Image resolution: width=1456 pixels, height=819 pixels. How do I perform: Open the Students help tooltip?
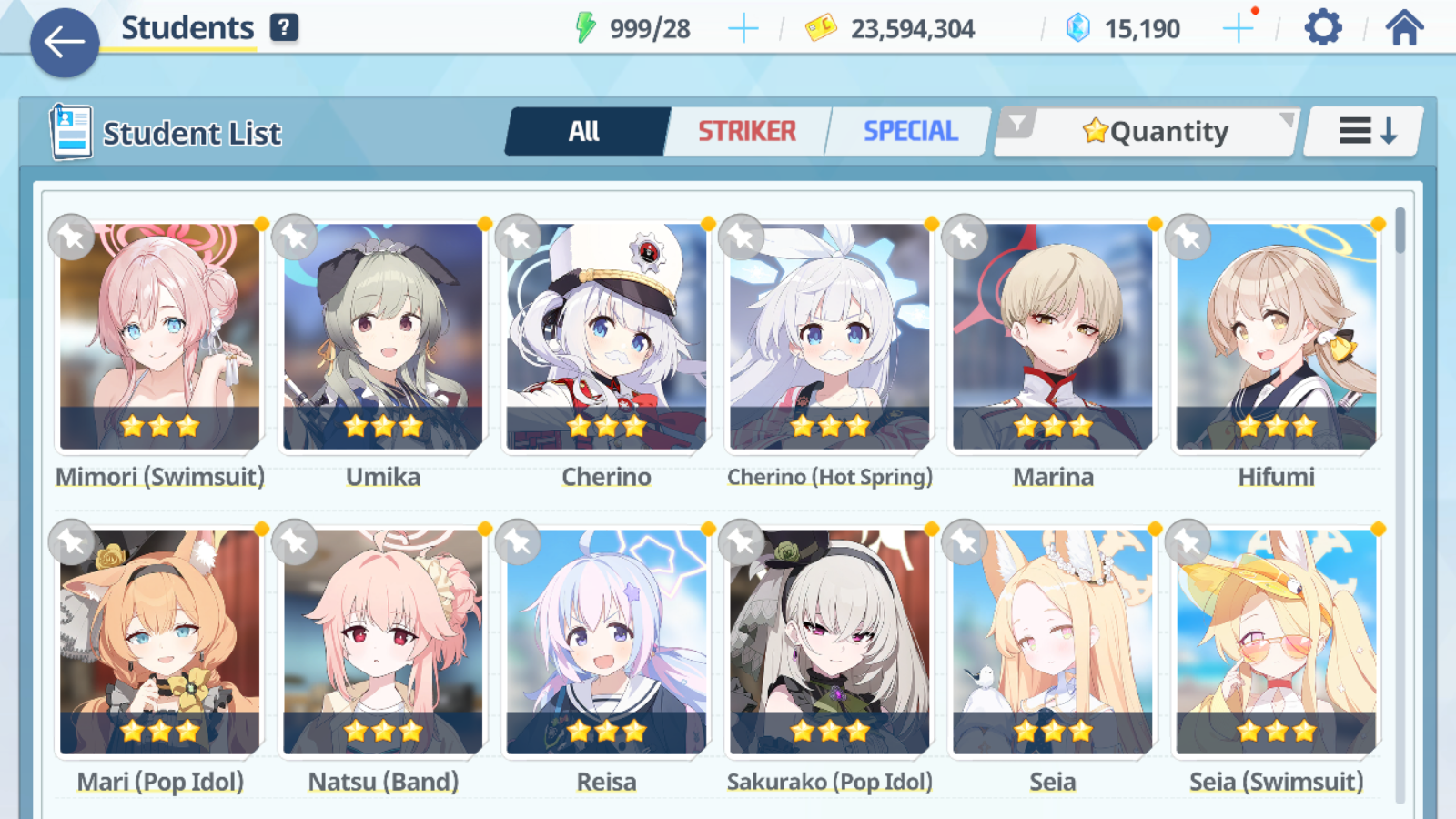[x=285, y=27]
